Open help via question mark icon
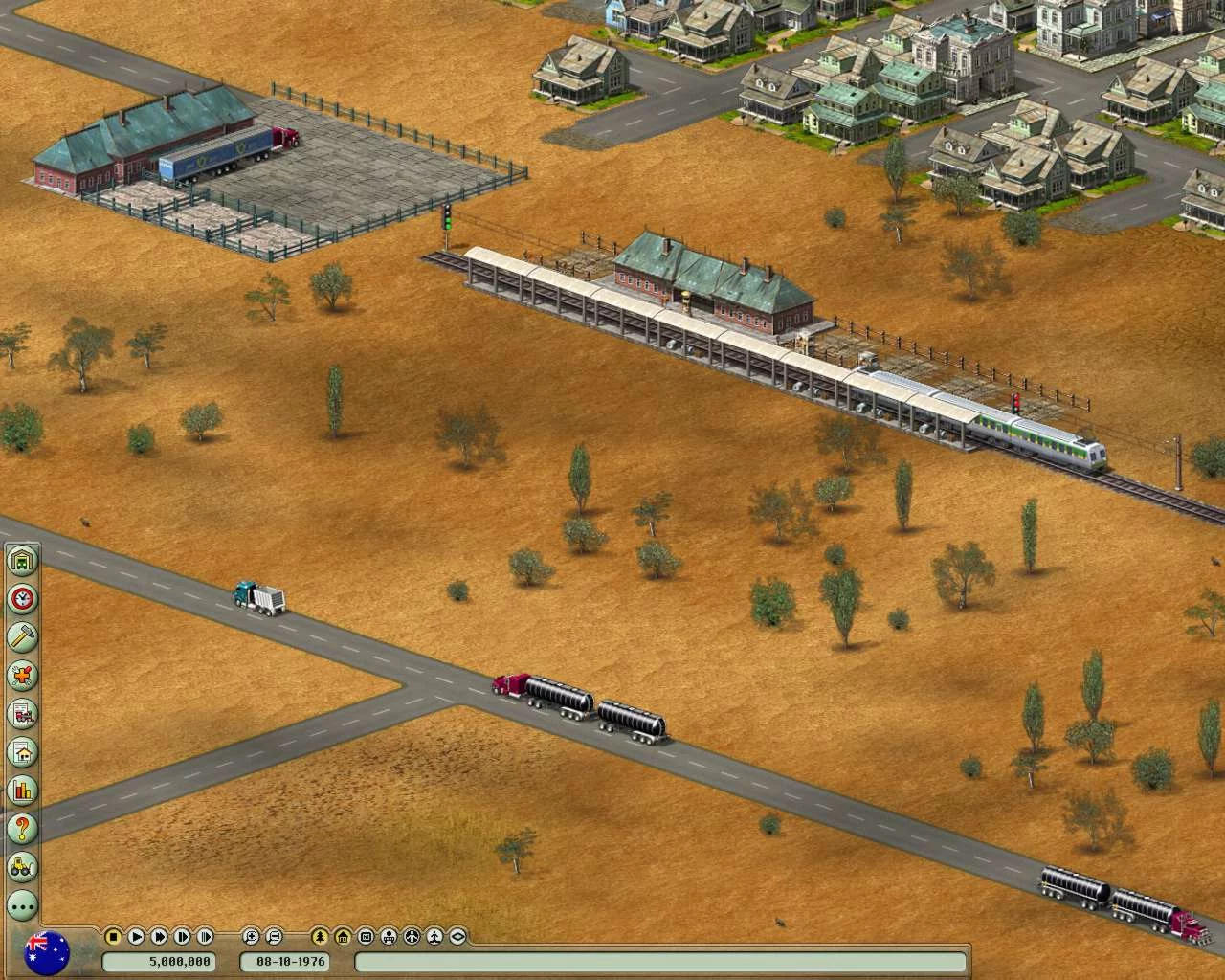This screenshot has height=980, width=1225. (21, 828)
